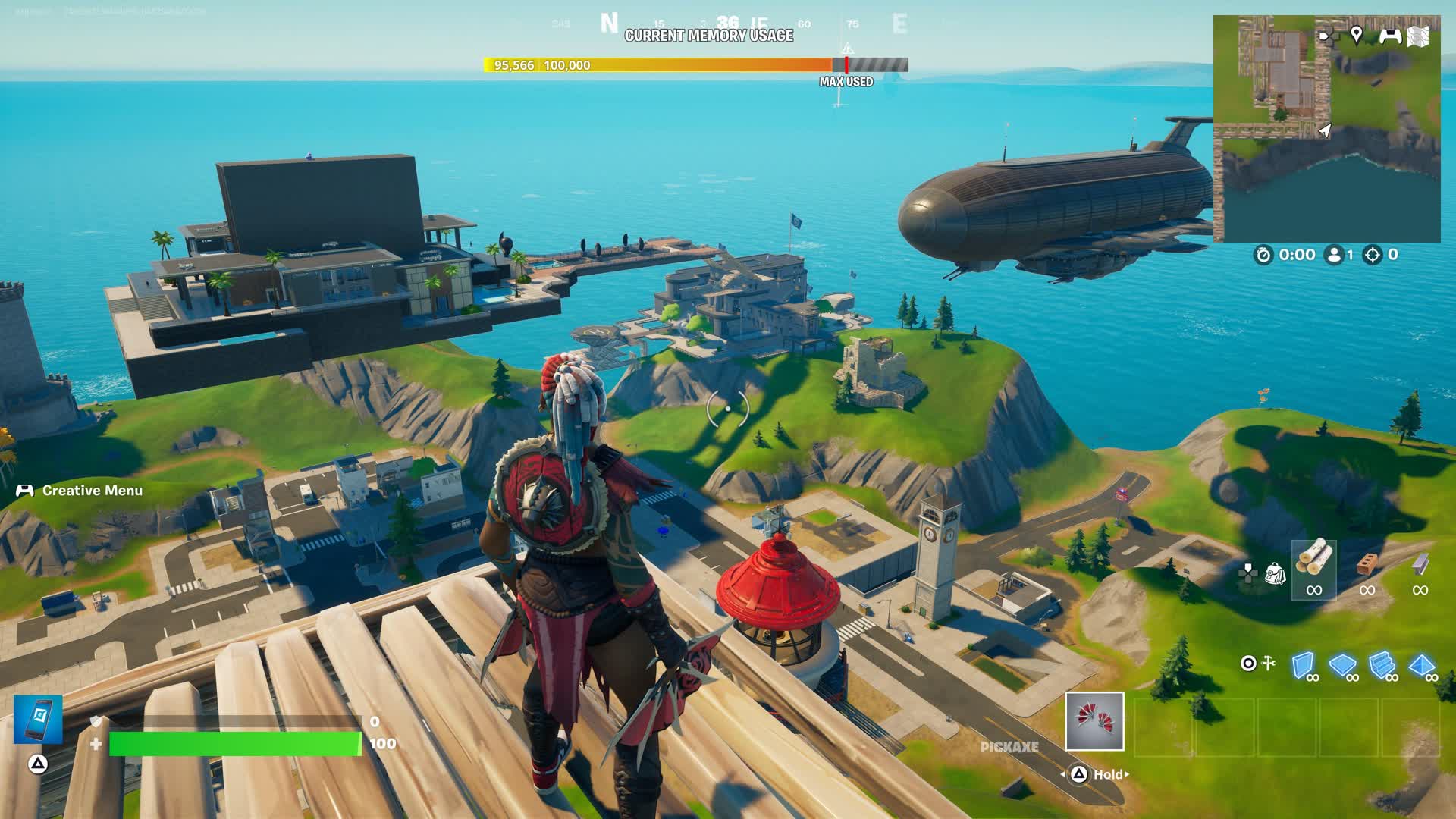The image size is (1456, 819).
Task: Select the pyramid roof building piece
Action: click(1421, 665)
